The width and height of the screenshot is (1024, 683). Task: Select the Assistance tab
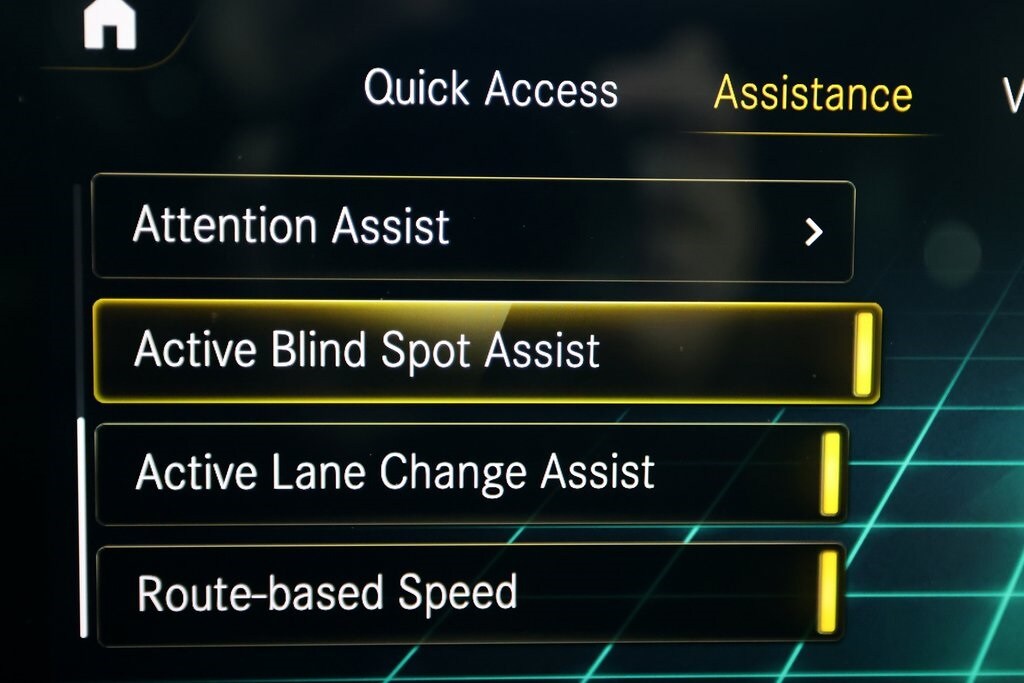coord(812,94)
